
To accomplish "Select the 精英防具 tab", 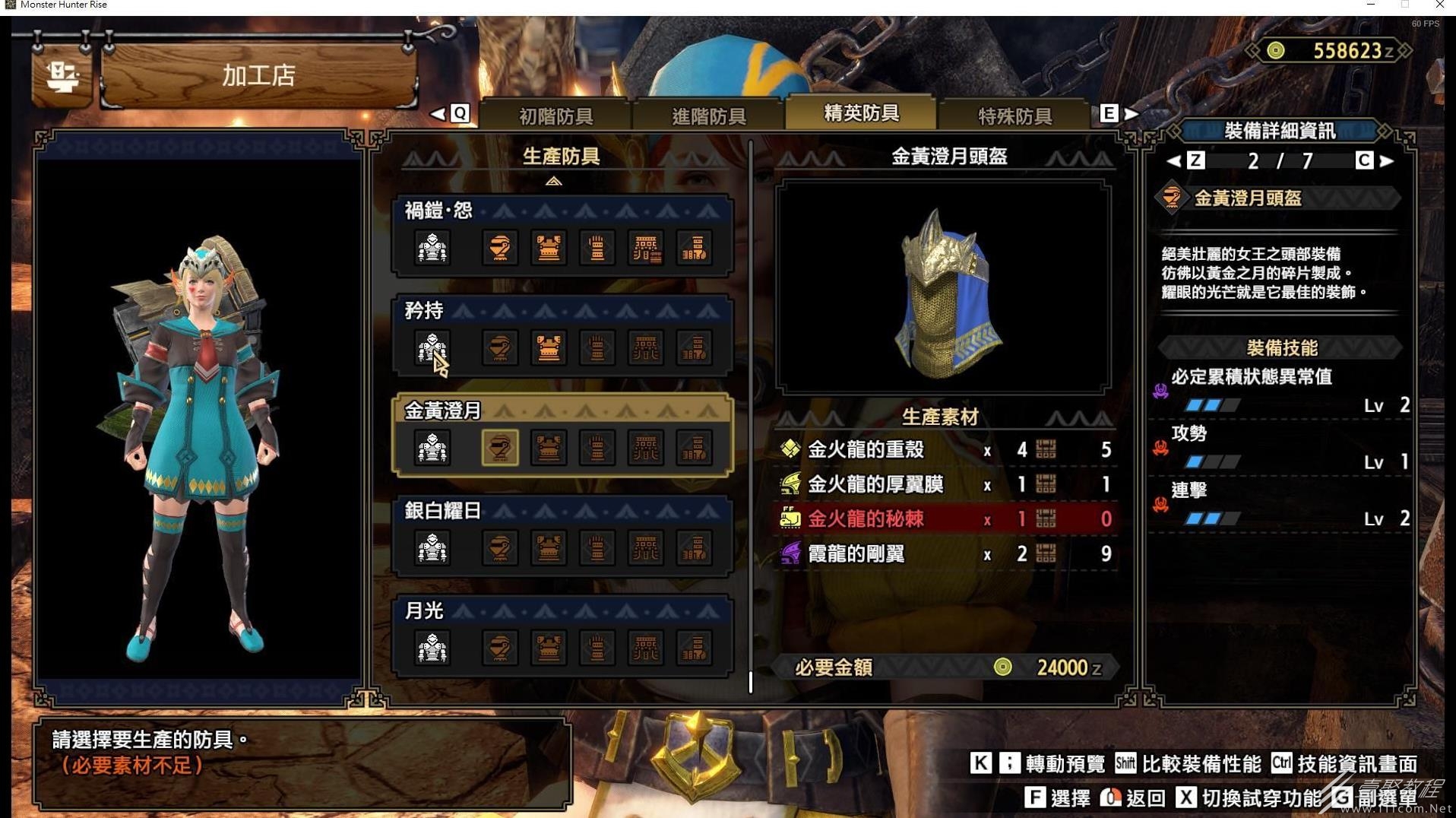I will [861, 113].
